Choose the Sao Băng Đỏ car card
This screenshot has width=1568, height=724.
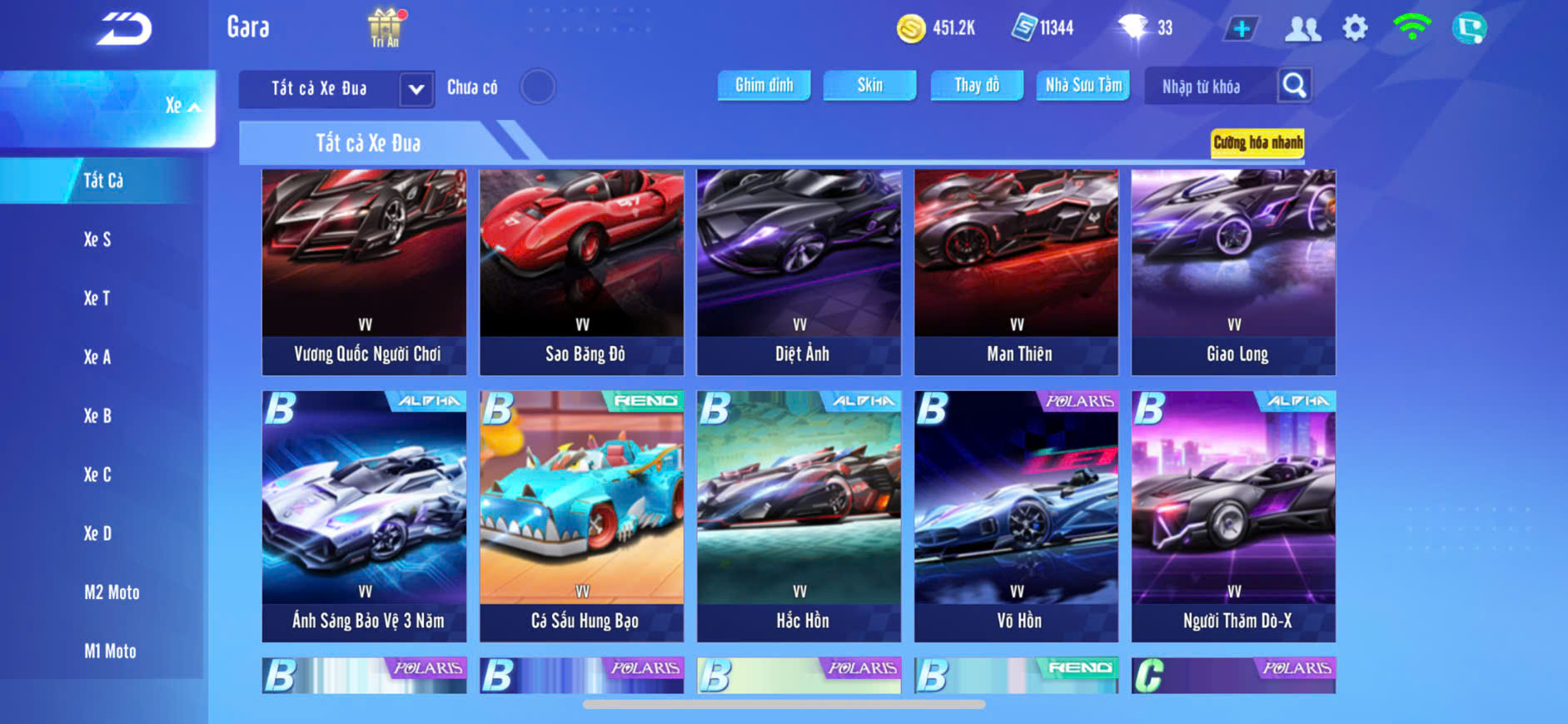point(581,271)
